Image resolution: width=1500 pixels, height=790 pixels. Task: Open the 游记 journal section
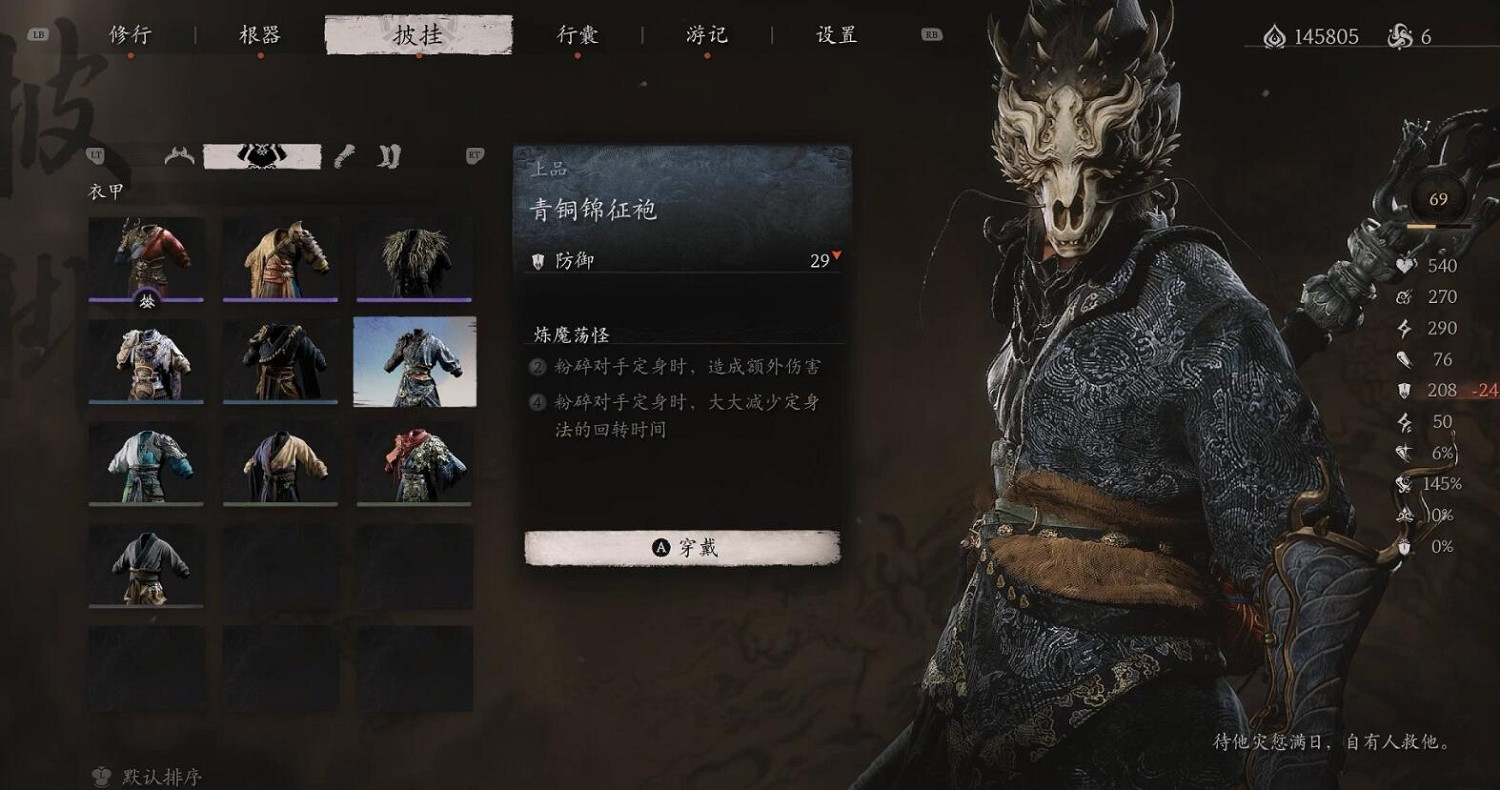point(706,33)
